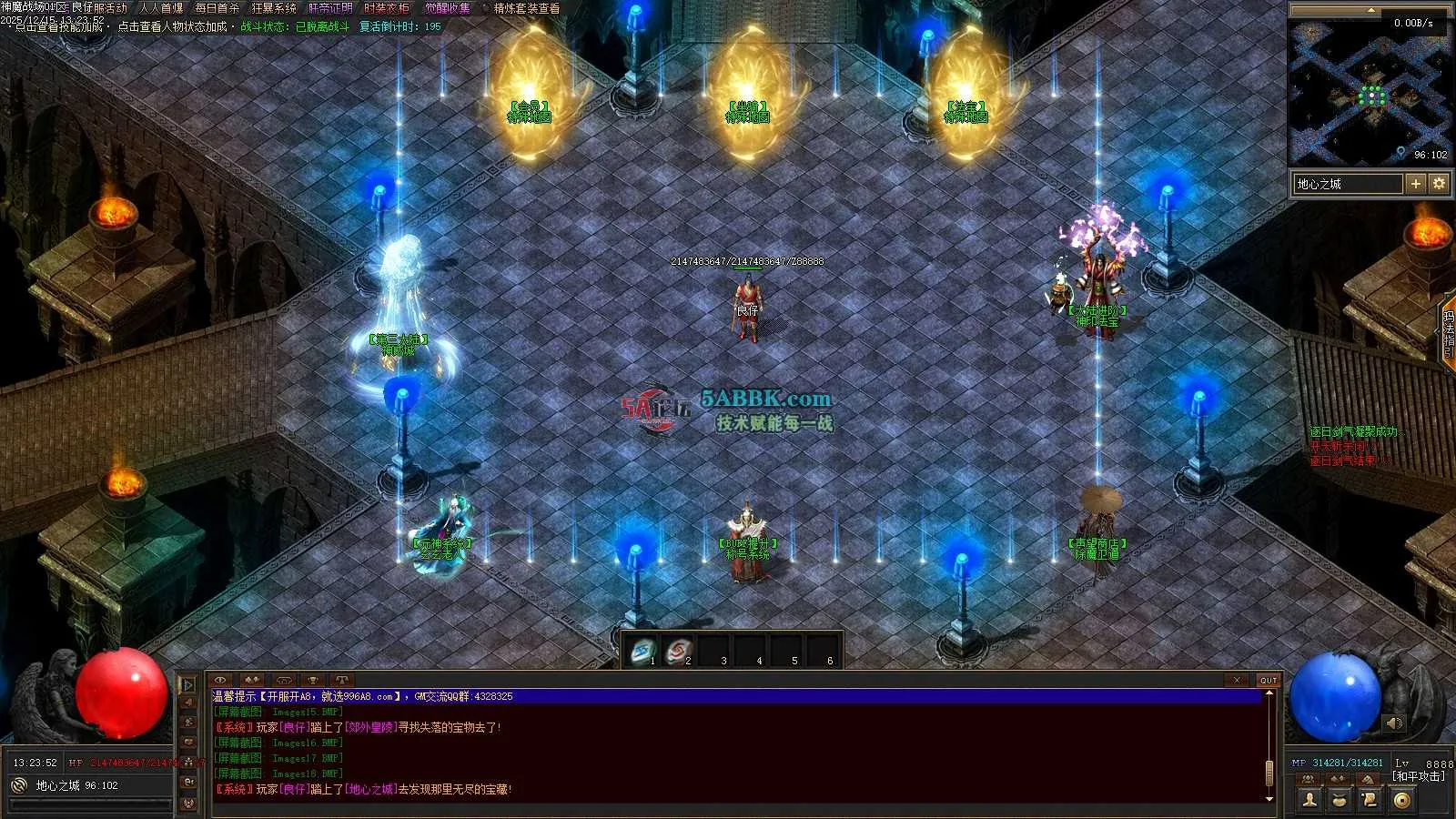The image size is (1456, 819).
Task: Open the gold coin shop icon
Action: [1401, 800]
